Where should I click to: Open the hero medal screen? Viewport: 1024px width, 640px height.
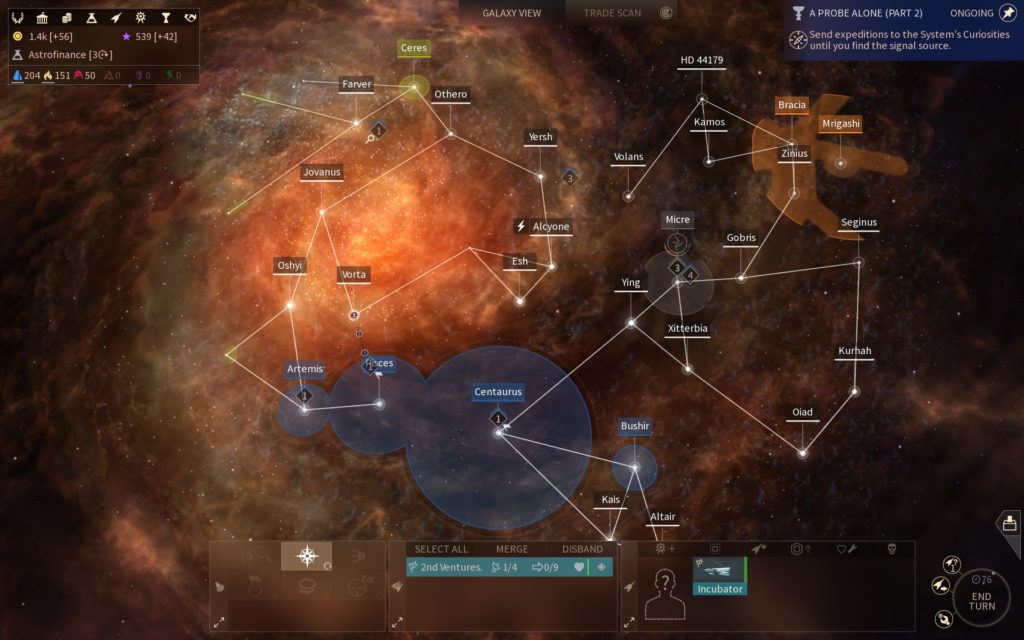point(141,18)
